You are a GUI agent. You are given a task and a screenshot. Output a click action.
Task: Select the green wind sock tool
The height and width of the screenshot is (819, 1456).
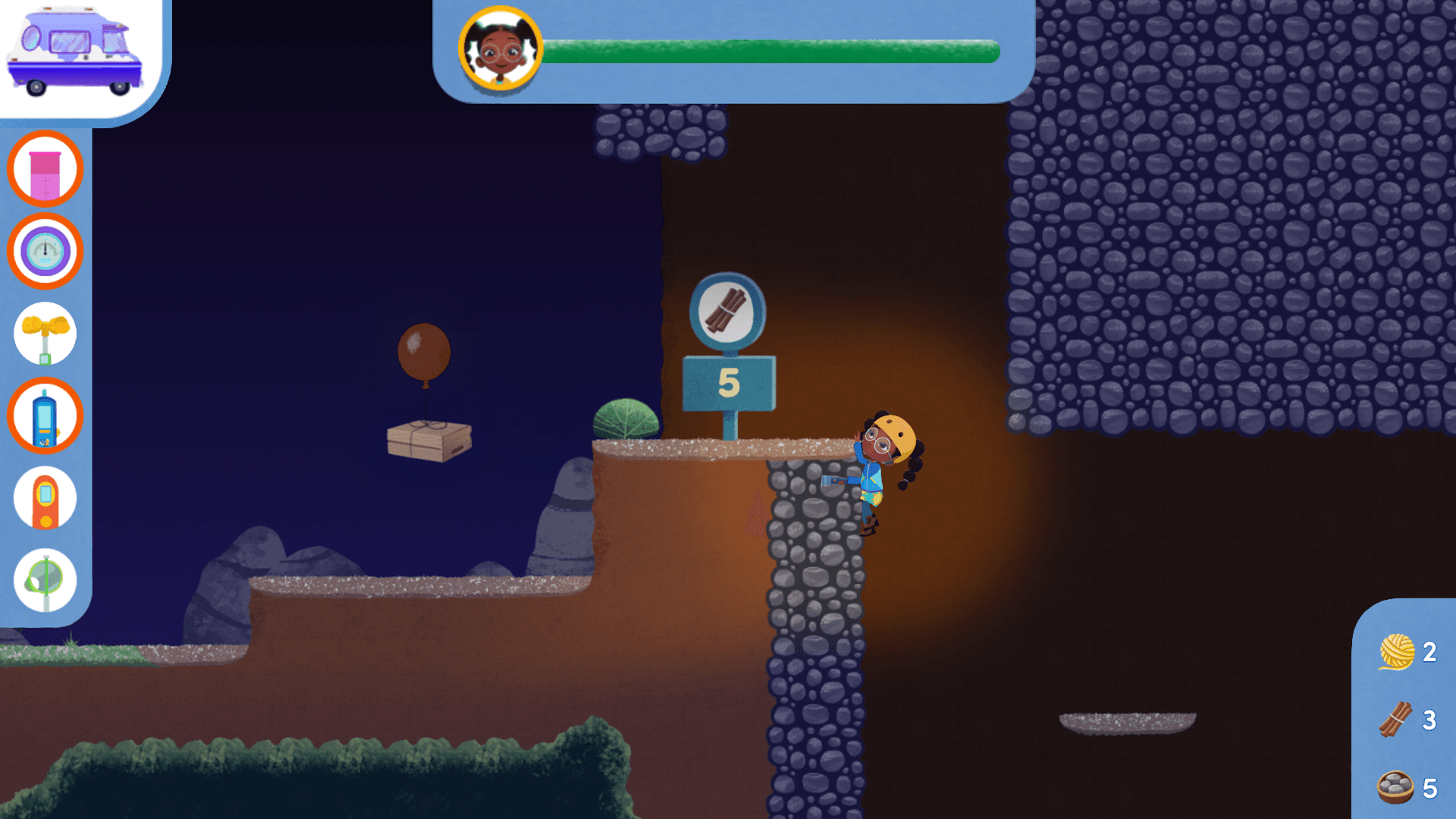click(45, 581)
